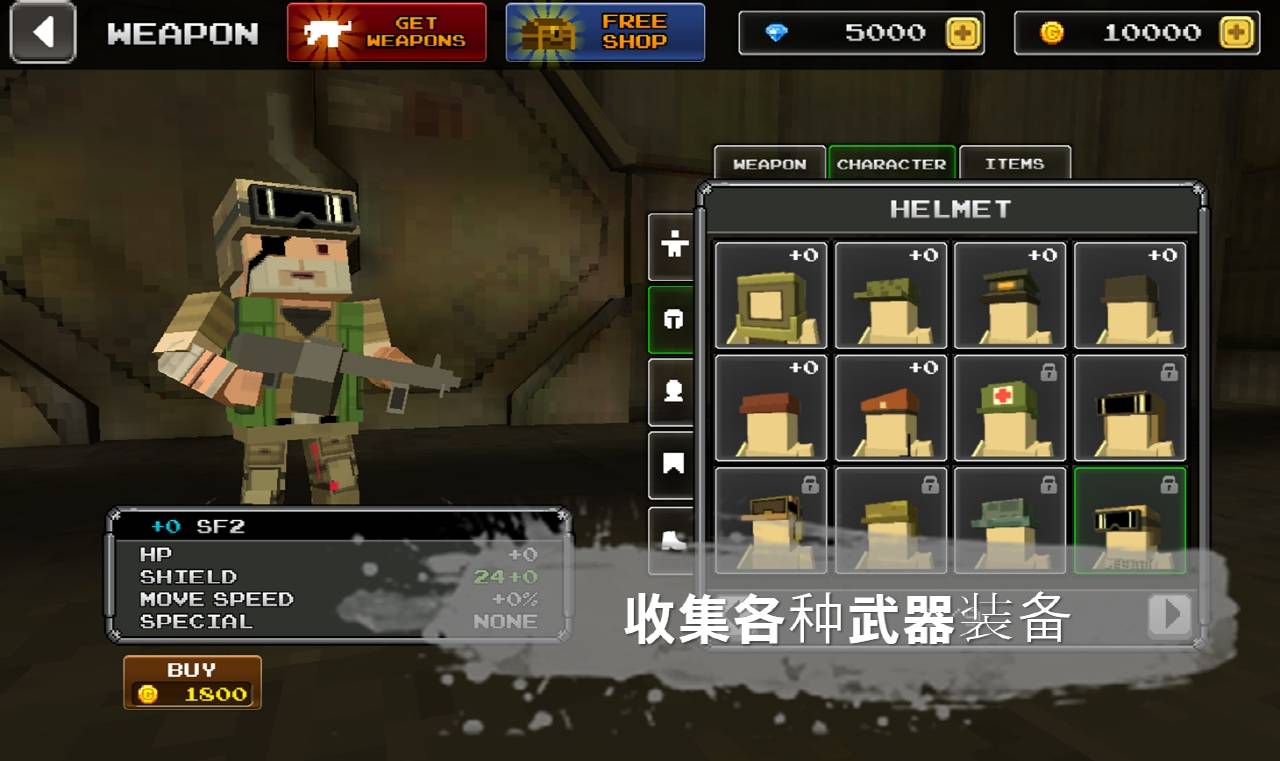Viewport: 1280px width, 761px height.
Task: Open the CHARACTER tab
Action: [892, 163]
